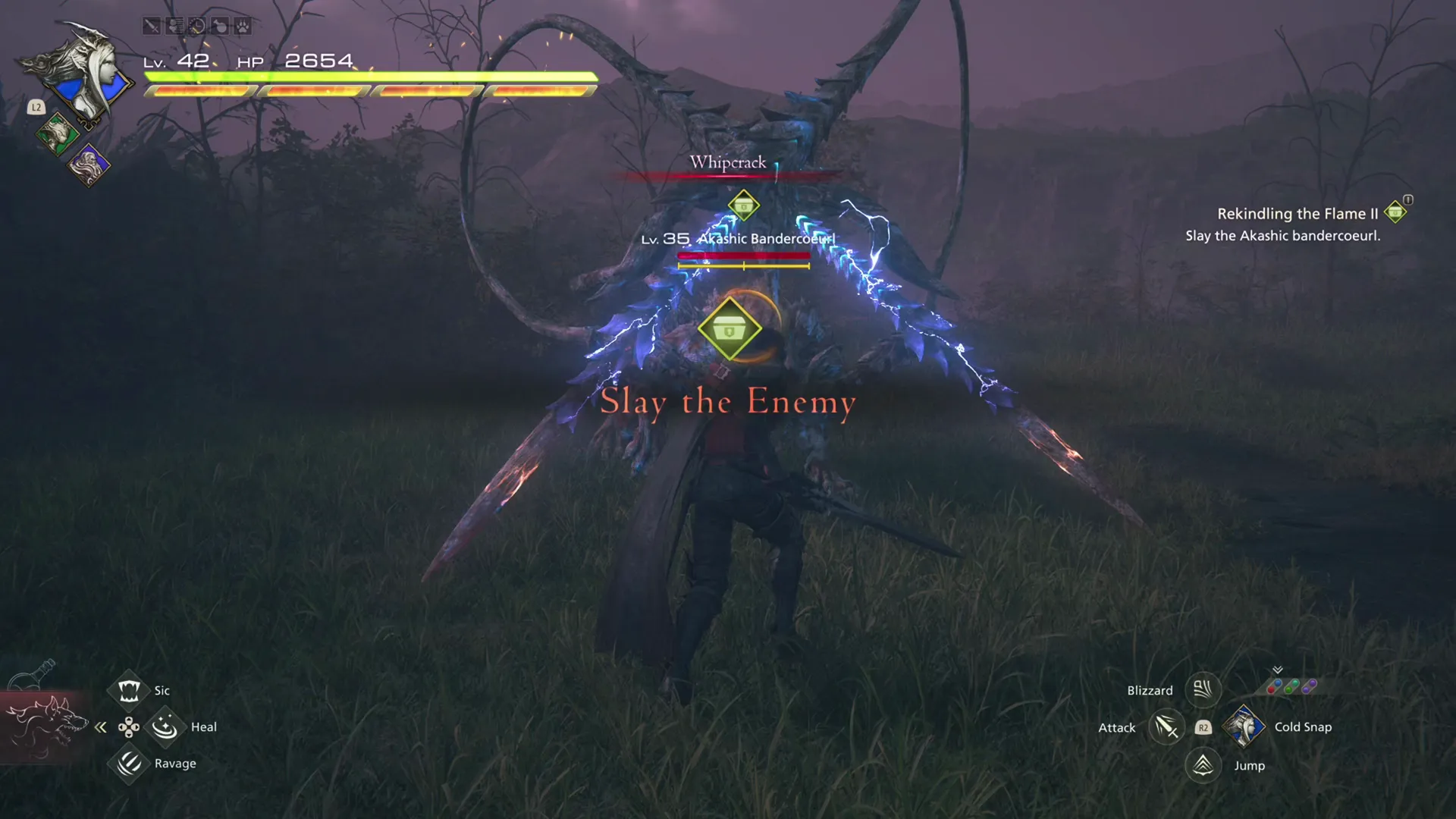The image size is (1456, 819).
Task: Click the potion flask icon in the status row
Action: pos(219,27)
